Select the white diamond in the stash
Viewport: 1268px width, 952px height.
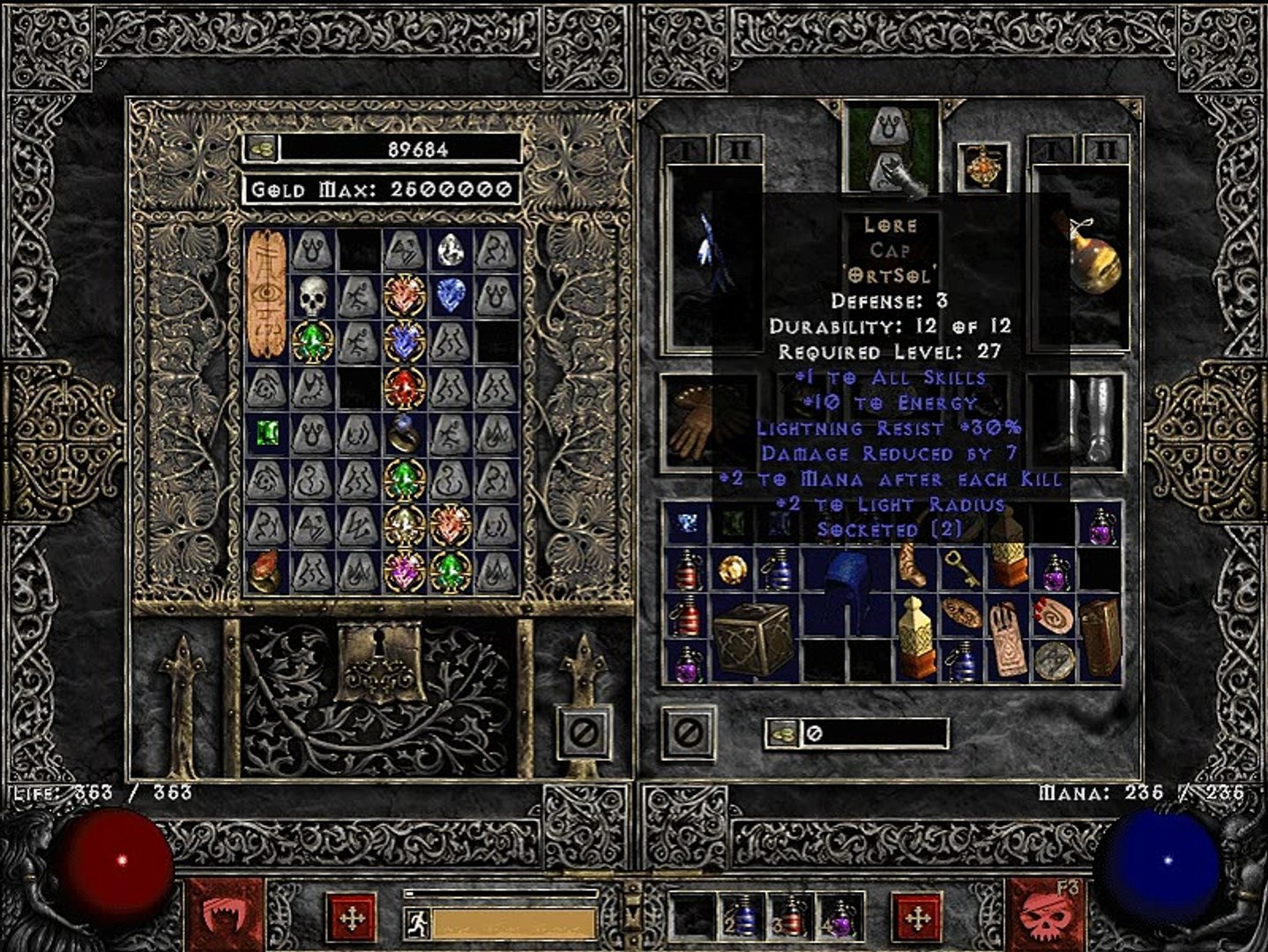pyautogui.click(x=451, y=250)
